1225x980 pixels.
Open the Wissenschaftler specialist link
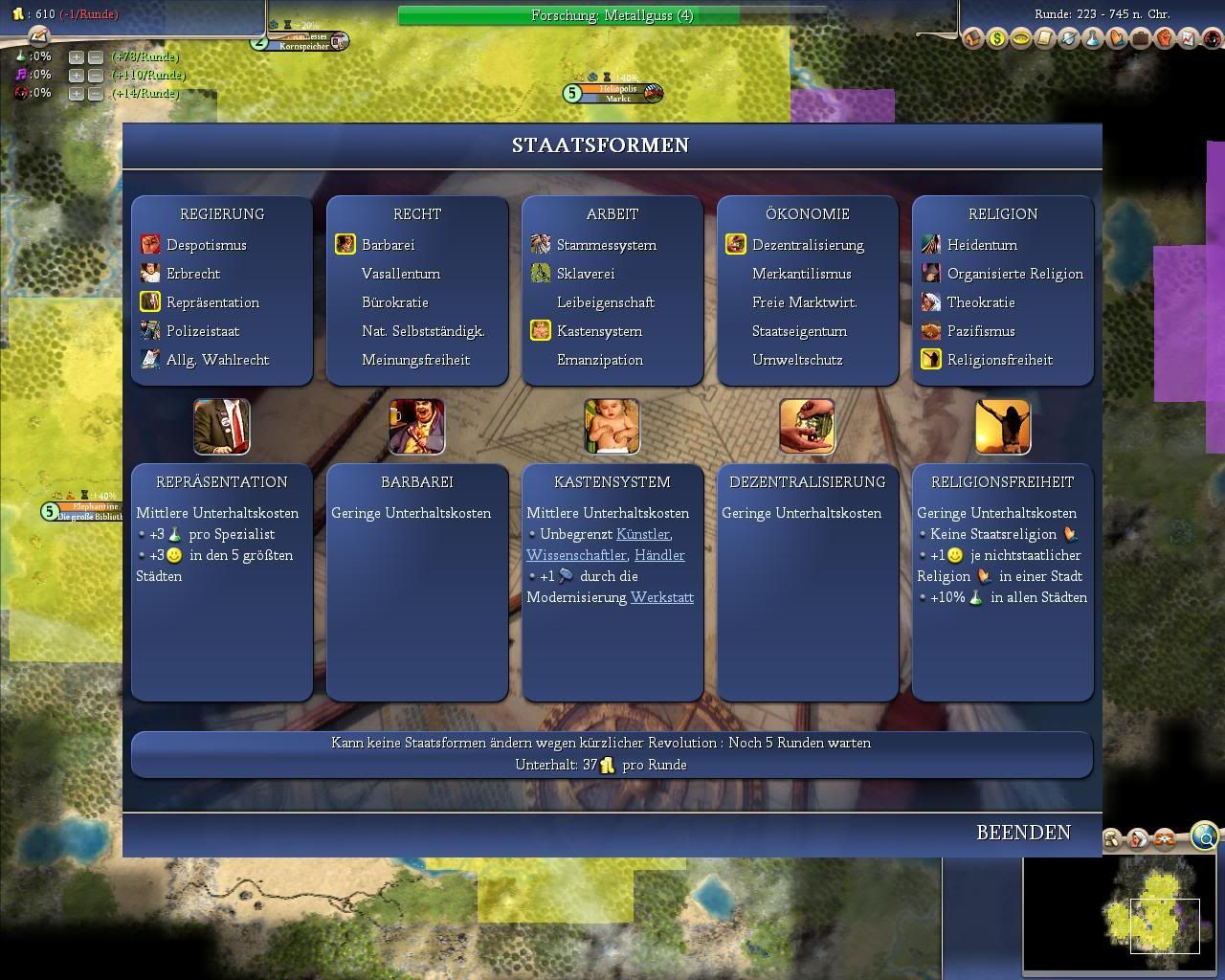point(576,555)
